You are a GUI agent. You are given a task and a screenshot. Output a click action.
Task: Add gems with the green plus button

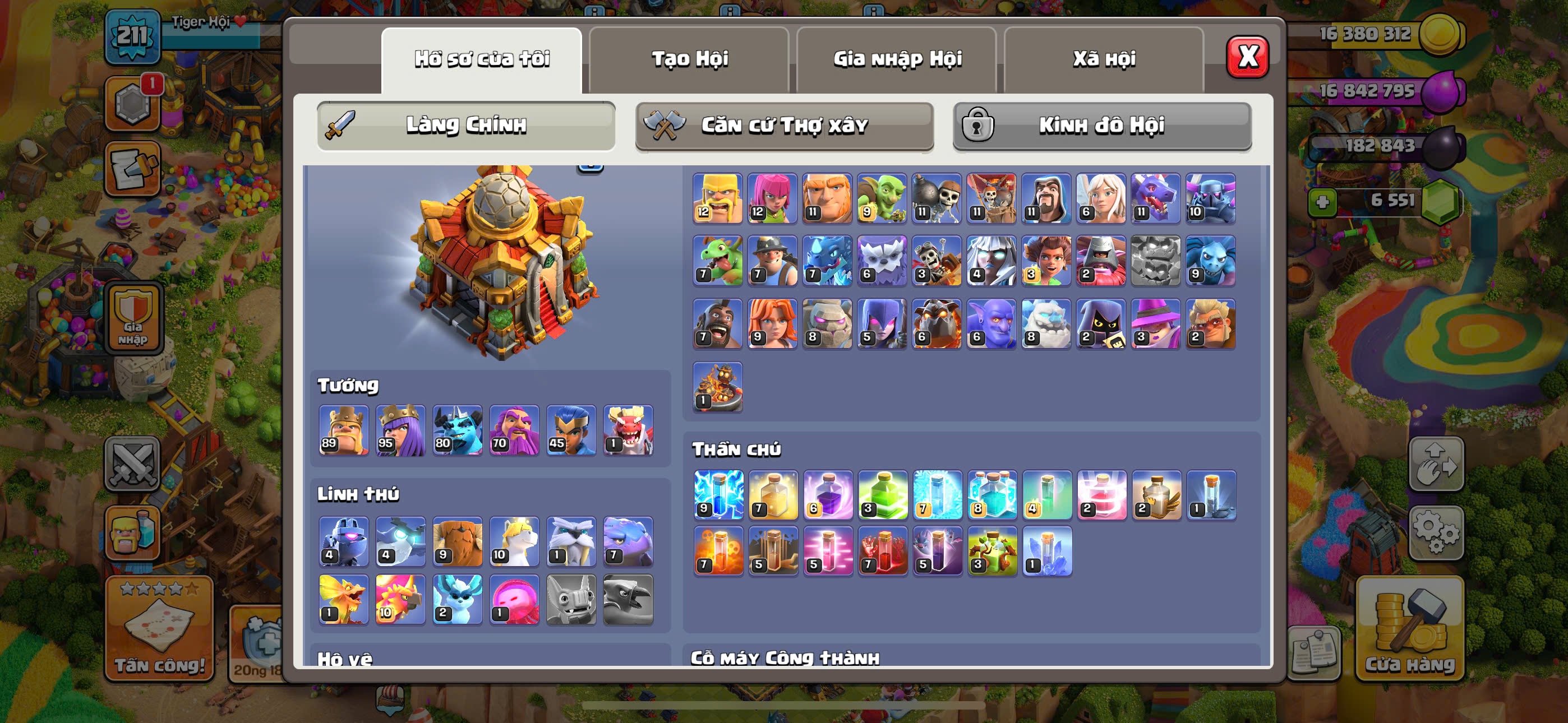pyautogui.click(x=1322, y=201)
